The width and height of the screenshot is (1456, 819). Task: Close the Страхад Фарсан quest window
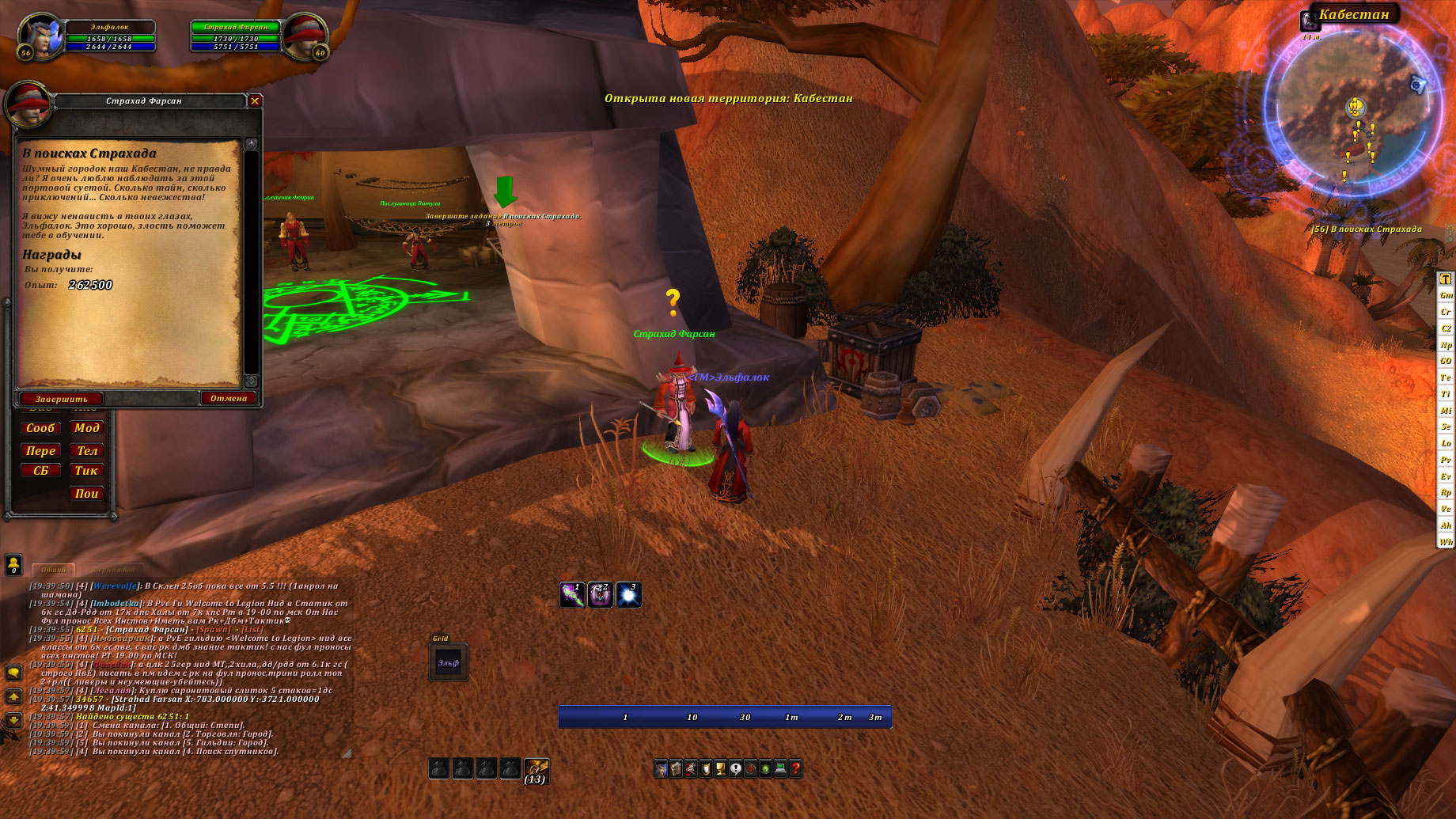(x=255, y=100)
